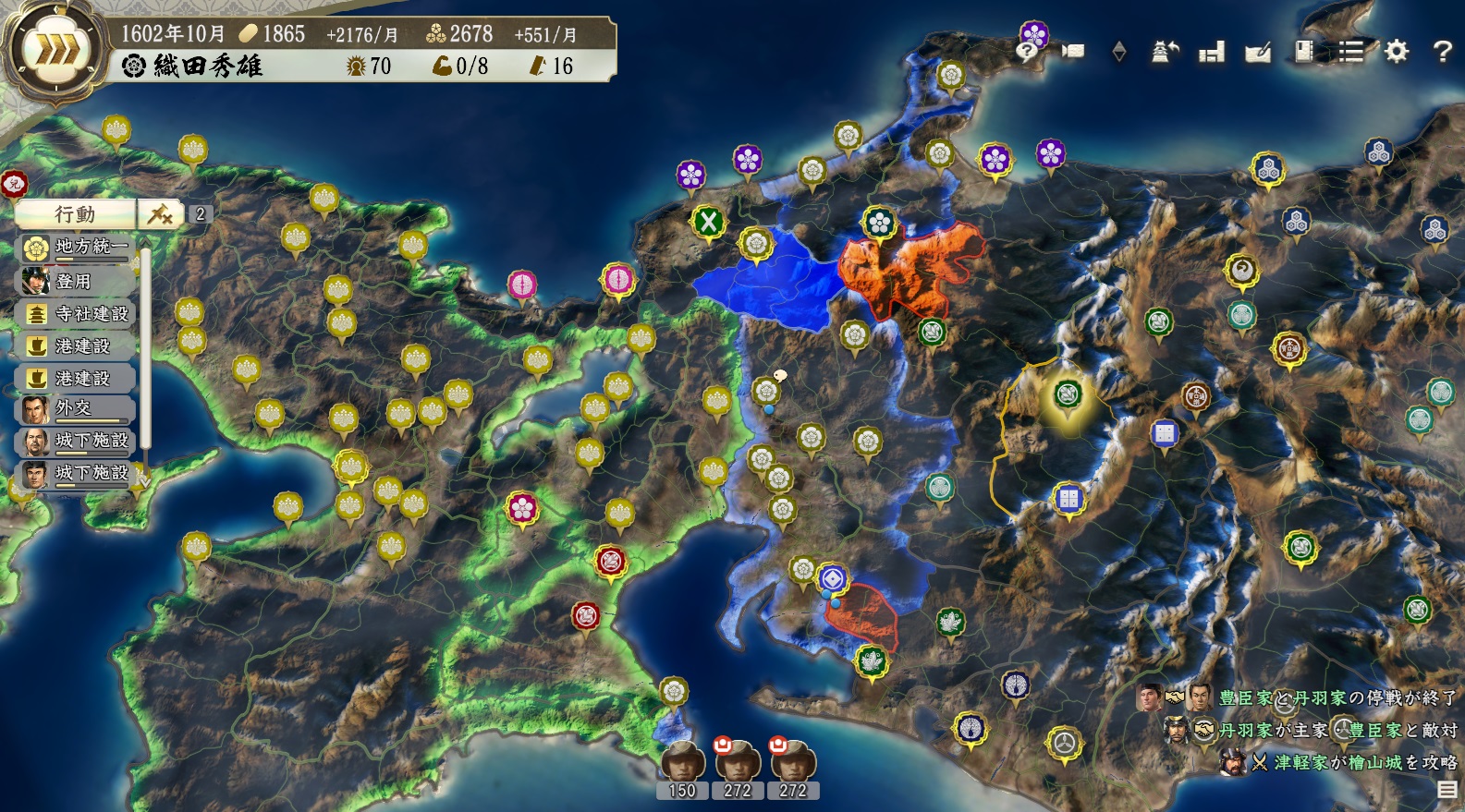The image size is (1465, 812).
Task: Open the 行動 actions tab
Action: click(x=75, y=214)
